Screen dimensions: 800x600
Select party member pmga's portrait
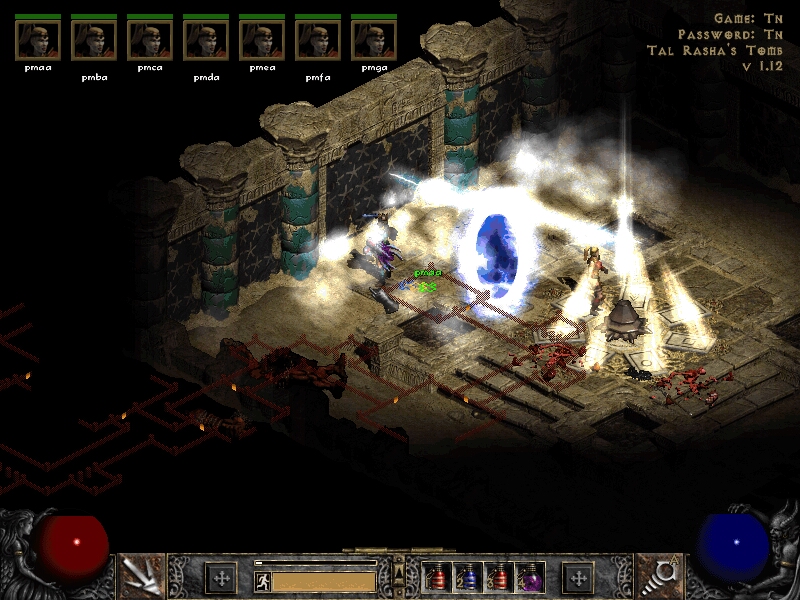pyautogui.click(x=374, y=40)
